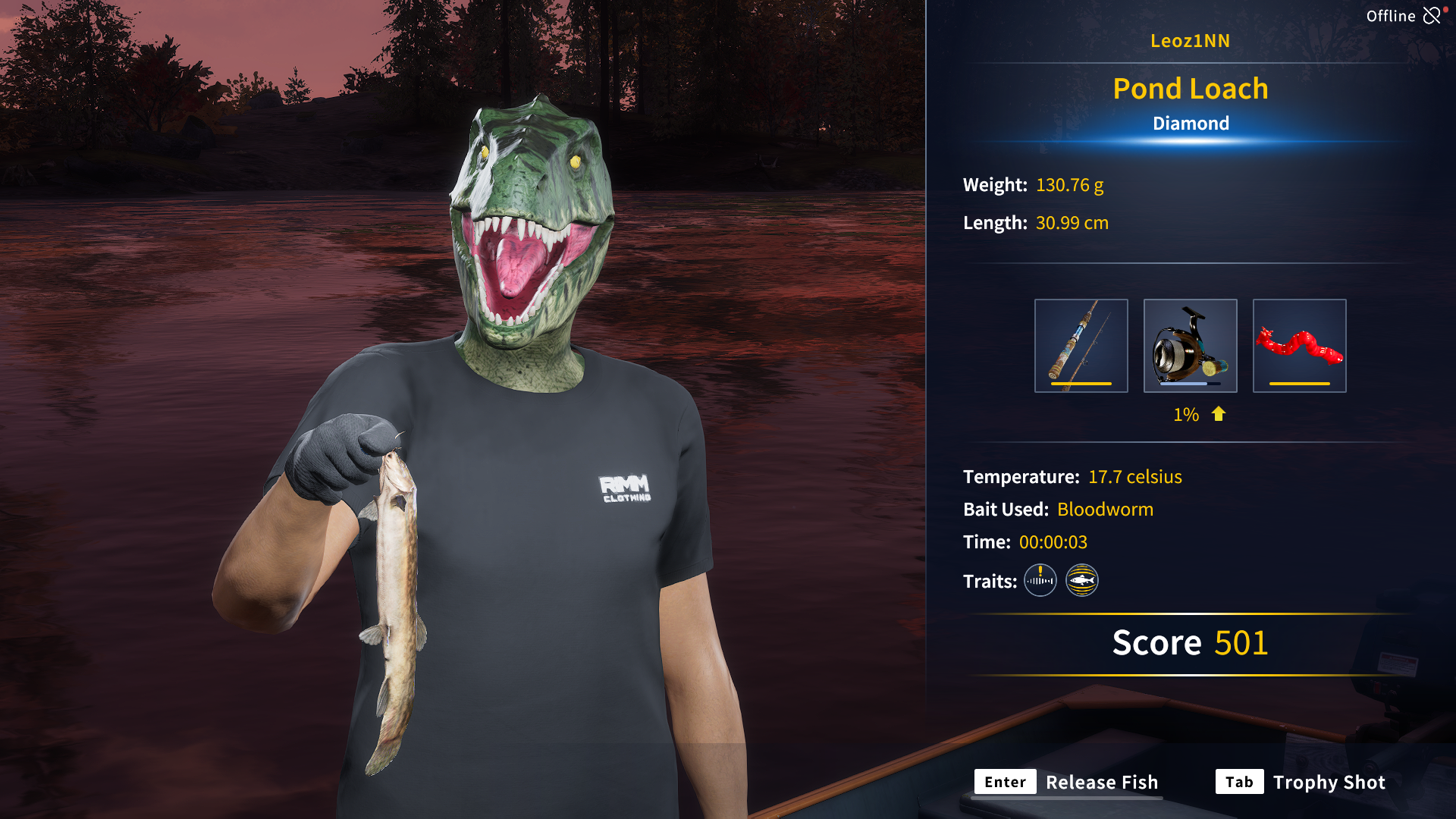This screenshot has width=1456, height=819.
Task: Select the red bloodworm bait slot
Action: tap(1299, 346)
